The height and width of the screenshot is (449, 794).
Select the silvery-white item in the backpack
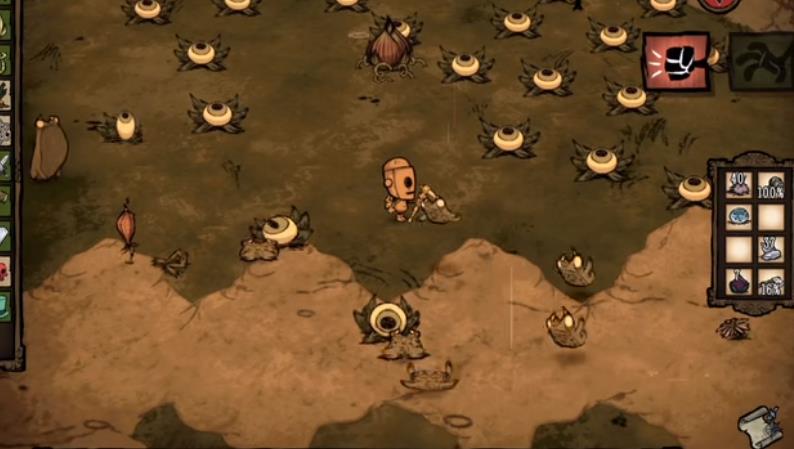click(x=770, y=248)
